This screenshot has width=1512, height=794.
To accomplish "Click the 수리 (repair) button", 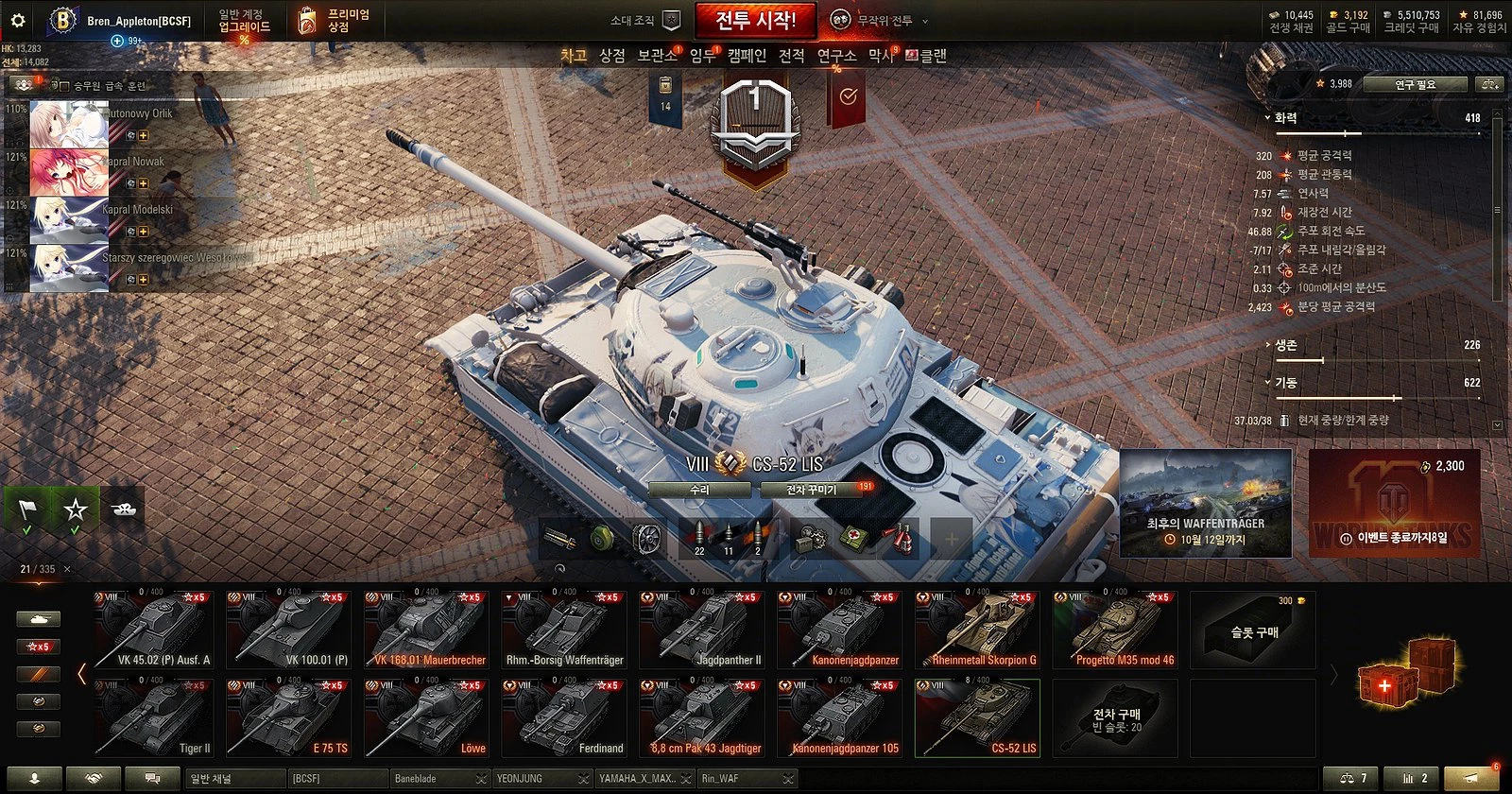I will pos(699,490).
